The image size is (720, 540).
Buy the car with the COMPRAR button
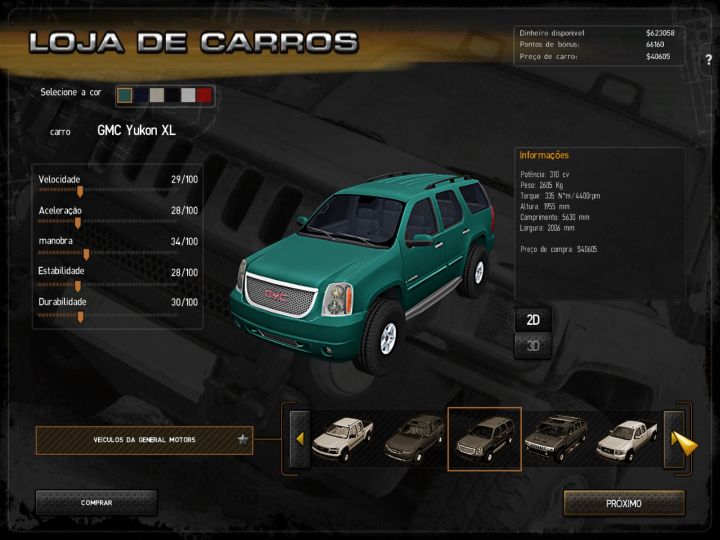tap(96, 503)
